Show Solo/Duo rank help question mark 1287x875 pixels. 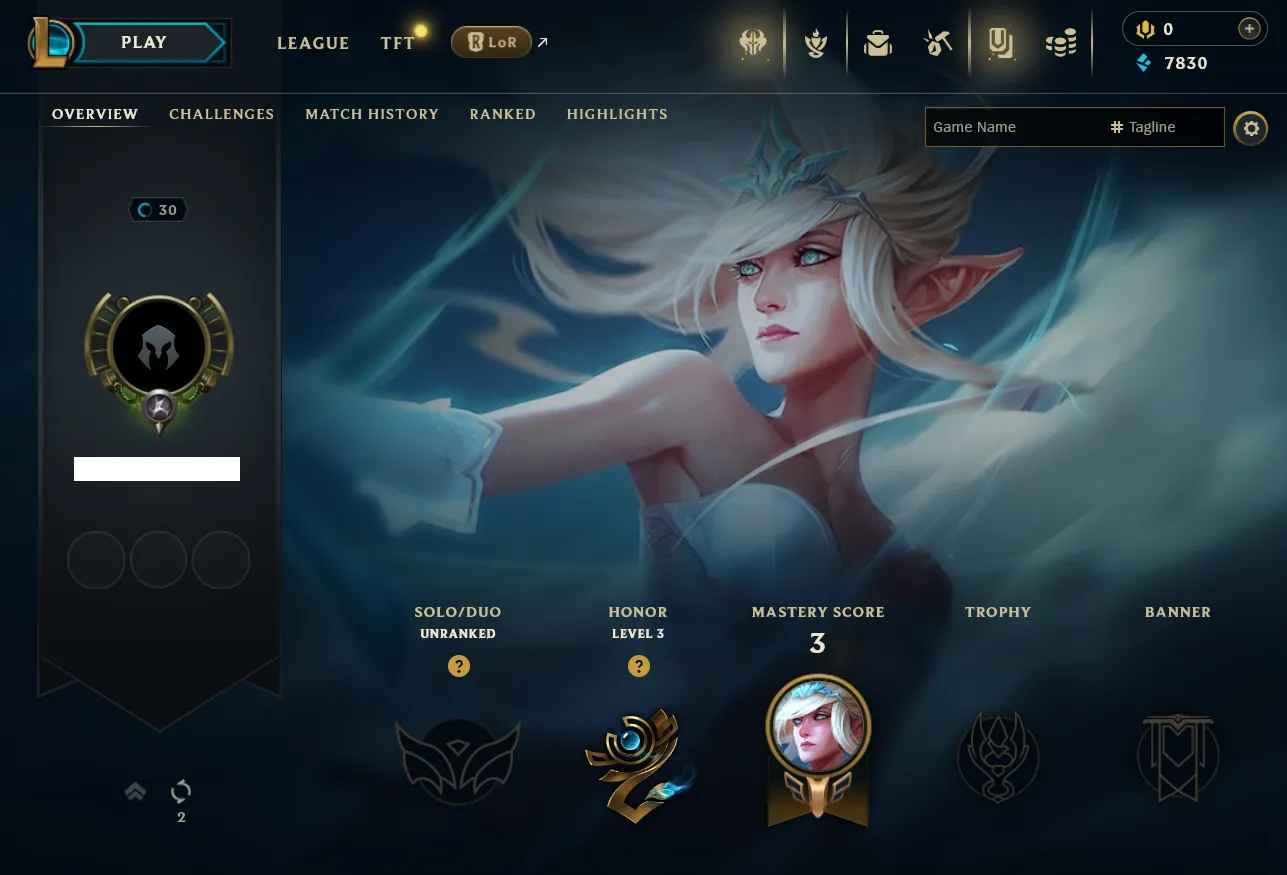point(458,666)
